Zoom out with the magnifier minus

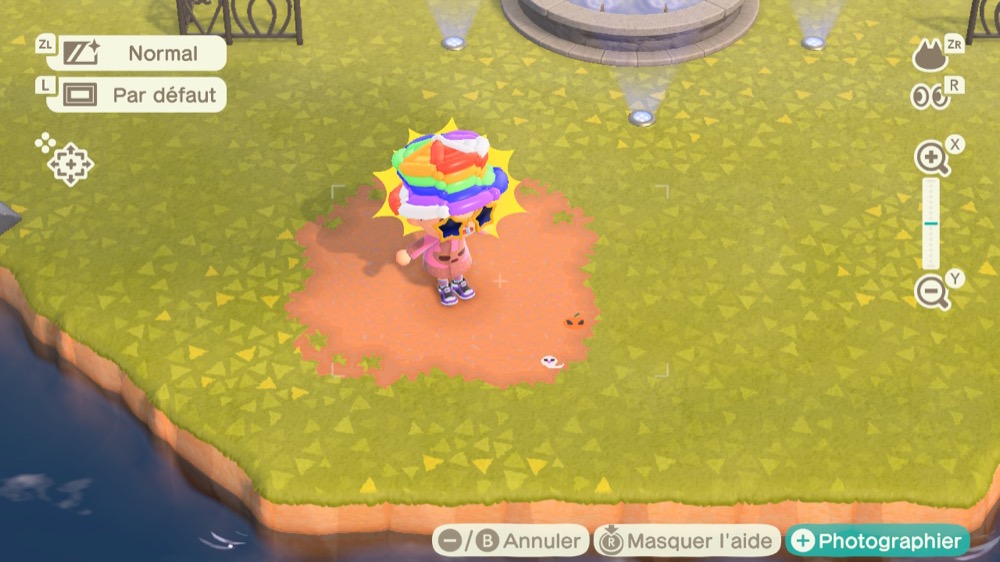click(931, 292)
